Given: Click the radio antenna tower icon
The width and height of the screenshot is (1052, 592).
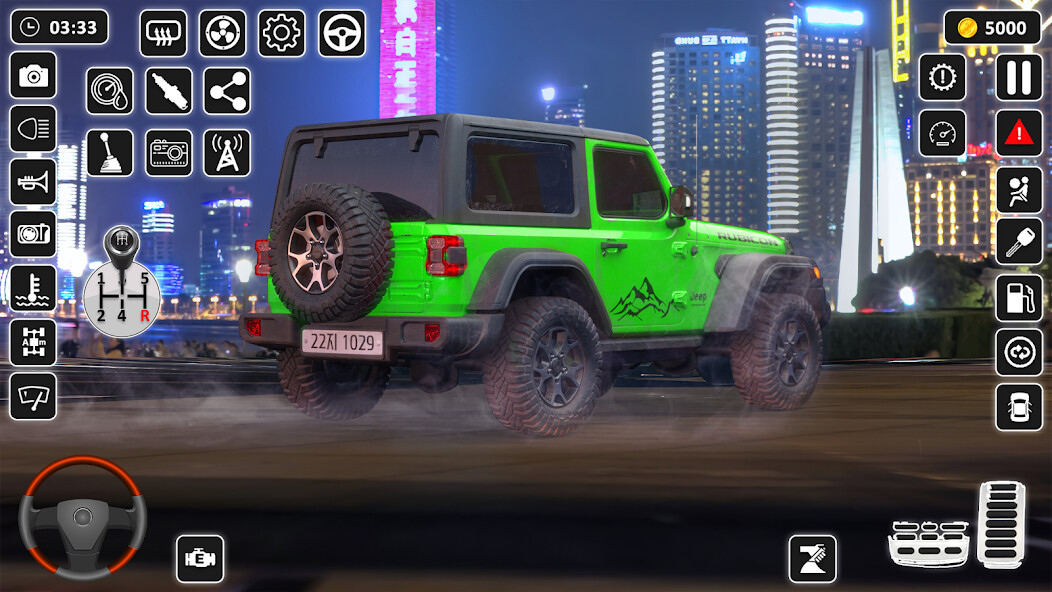Looking at the screenshot, I should pos(227,152).
